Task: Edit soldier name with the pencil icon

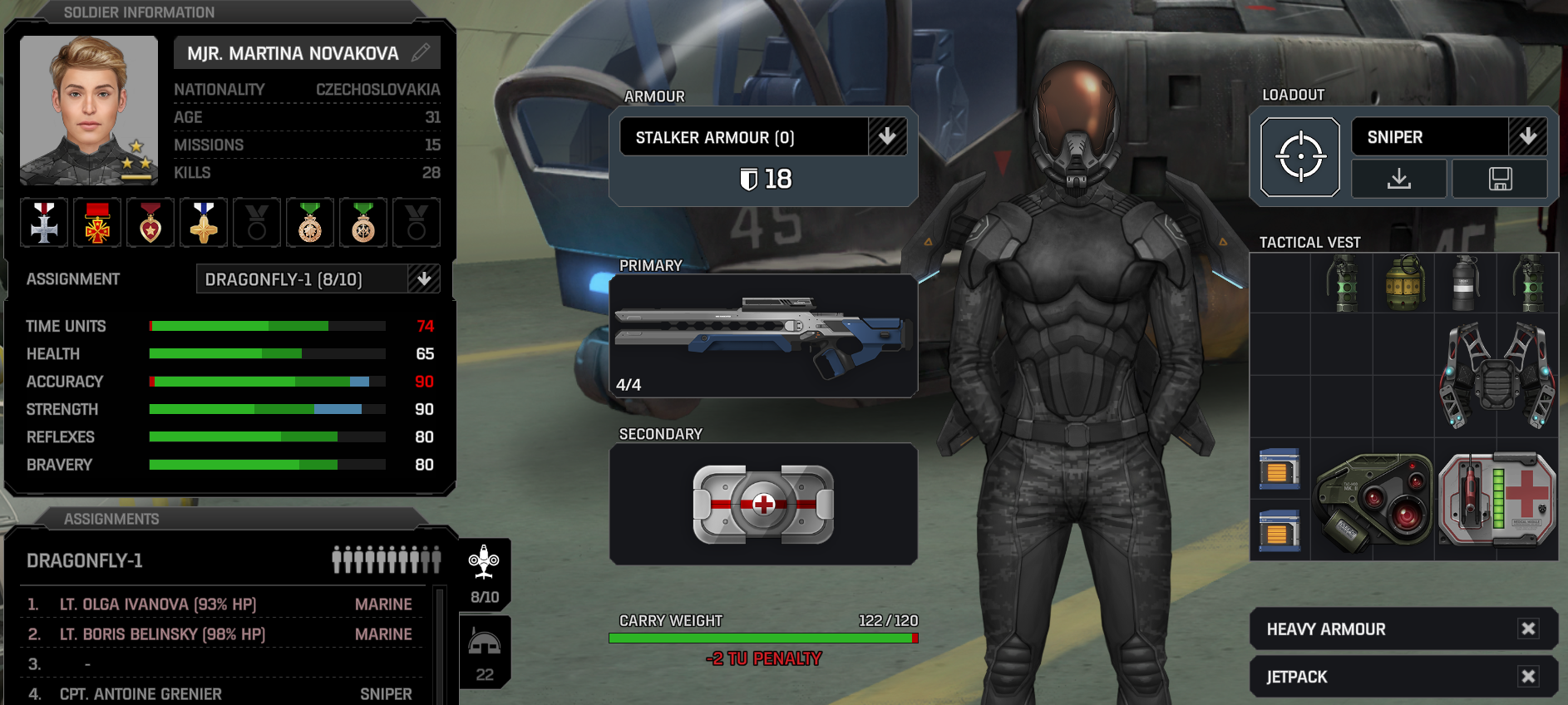Action: tap(422, 52)
